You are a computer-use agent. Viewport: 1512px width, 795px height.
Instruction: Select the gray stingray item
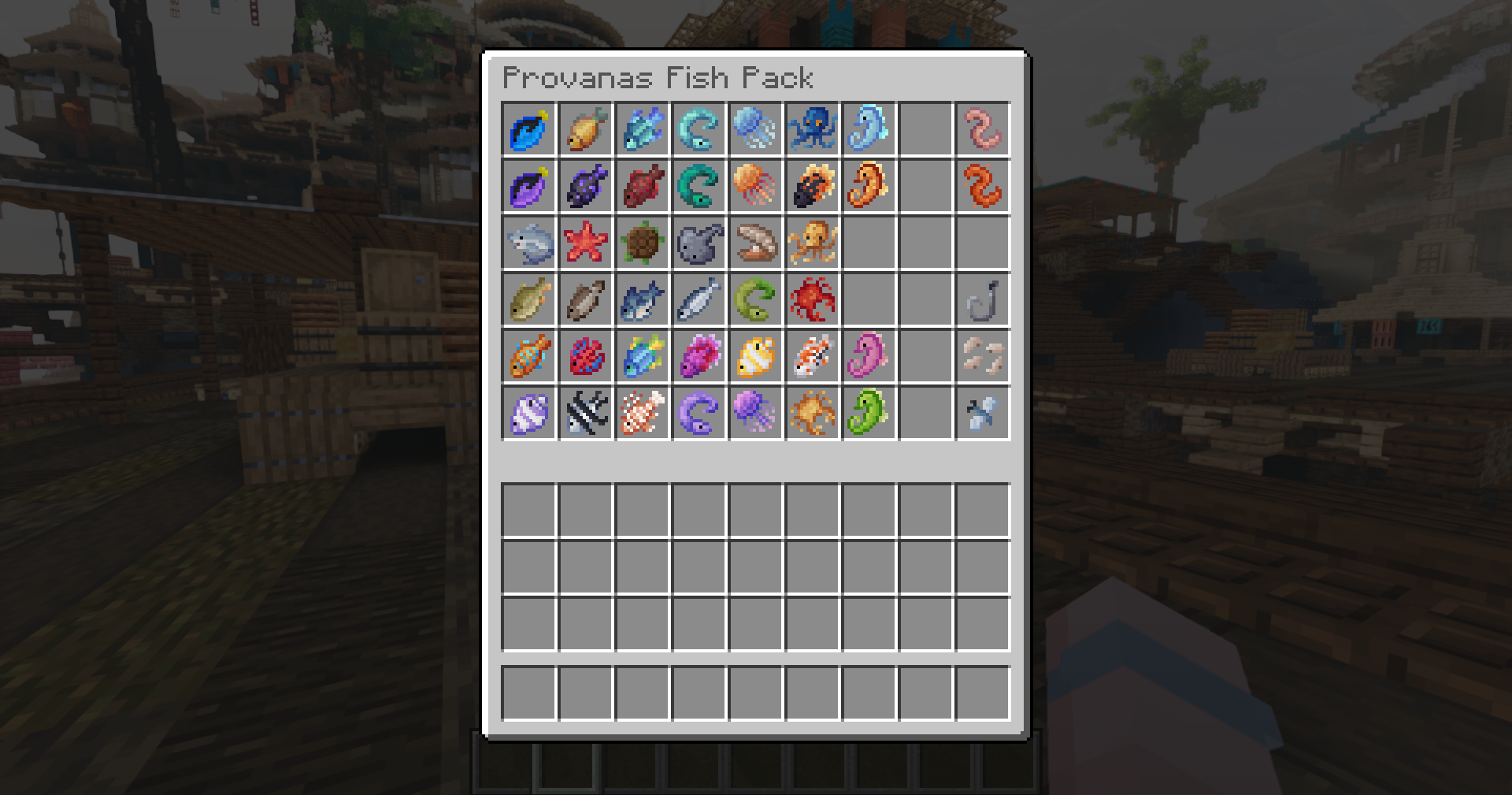pos(699,243)
